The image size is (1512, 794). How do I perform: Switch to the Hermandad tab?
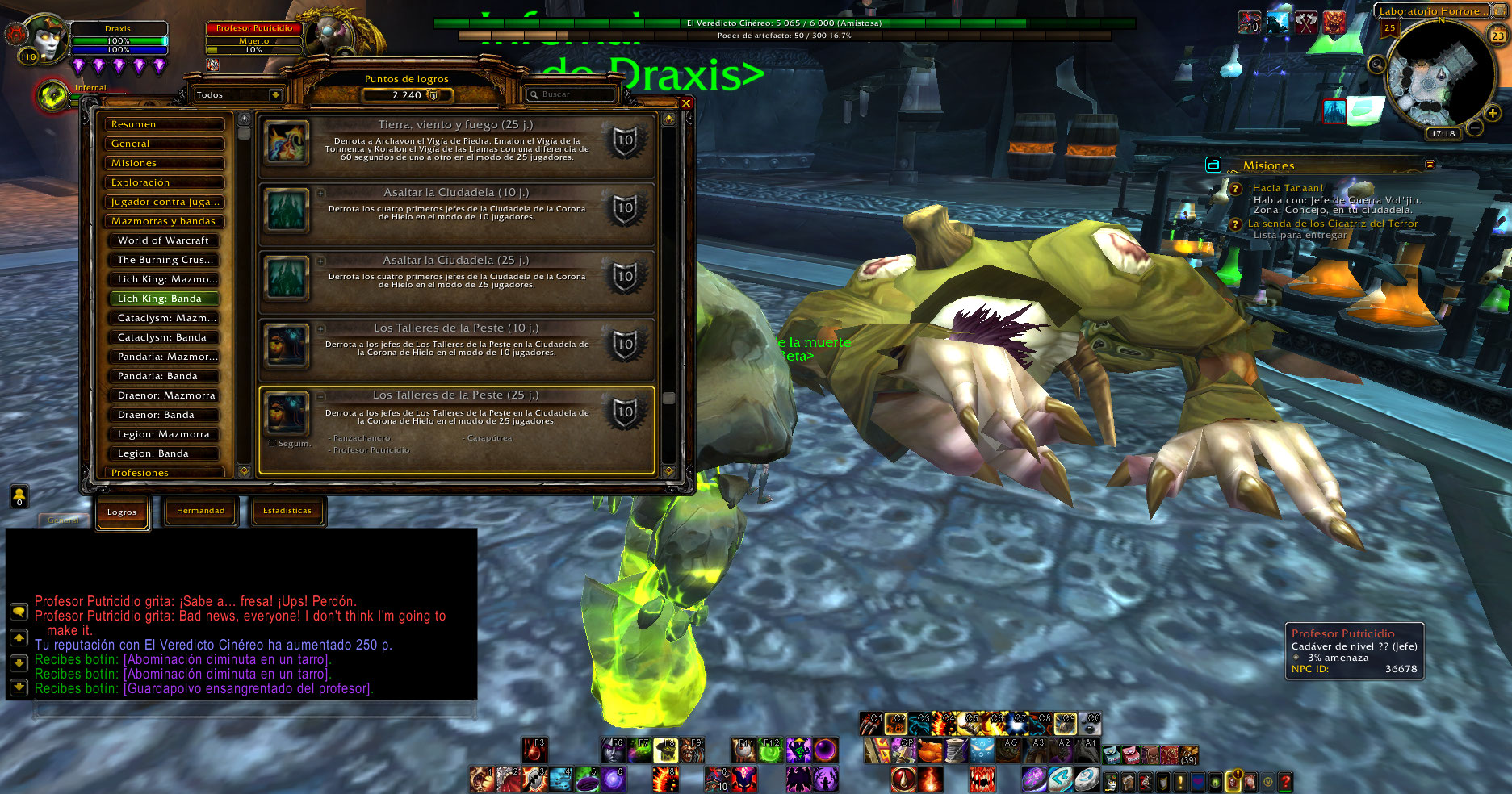click(x=200, y=511)
